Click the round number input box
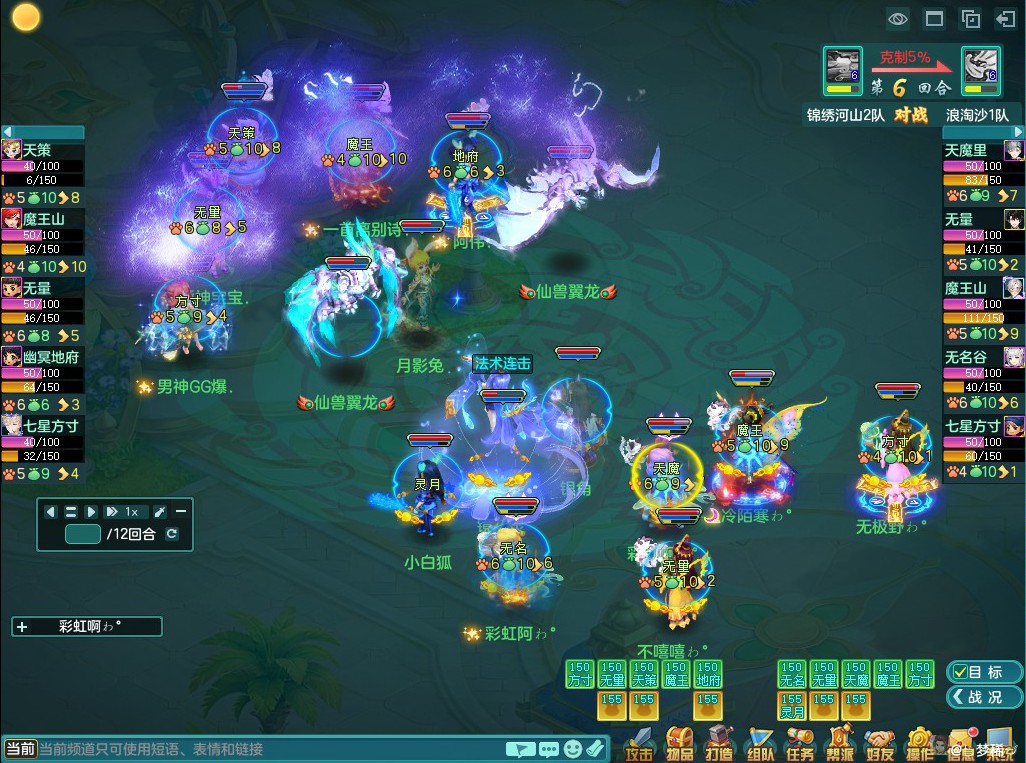This screenshot has width=1026, height=763. pyautogui.click(x=82, y=534)
